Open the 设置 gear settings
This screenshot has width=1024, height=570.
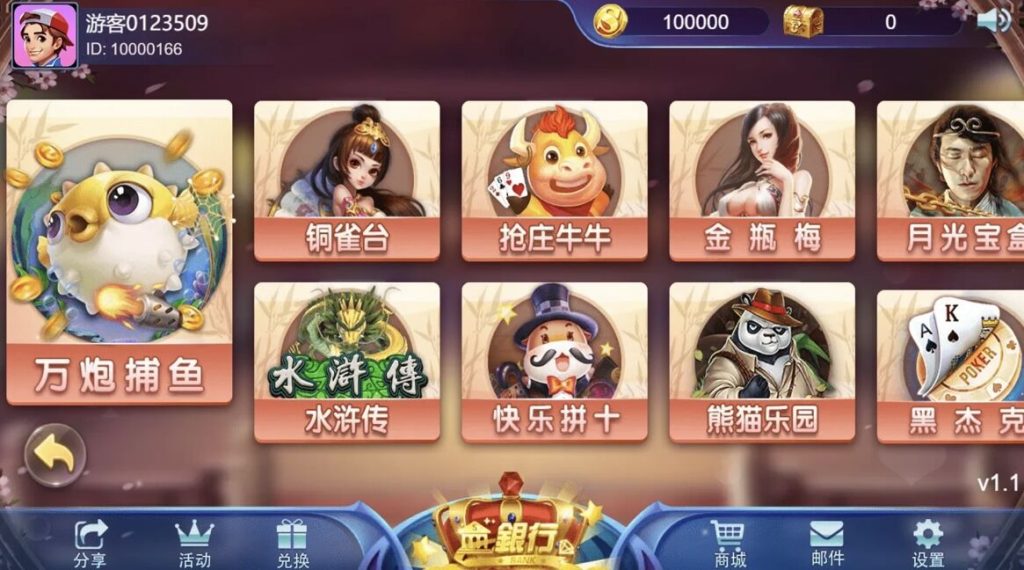point(928,543)
